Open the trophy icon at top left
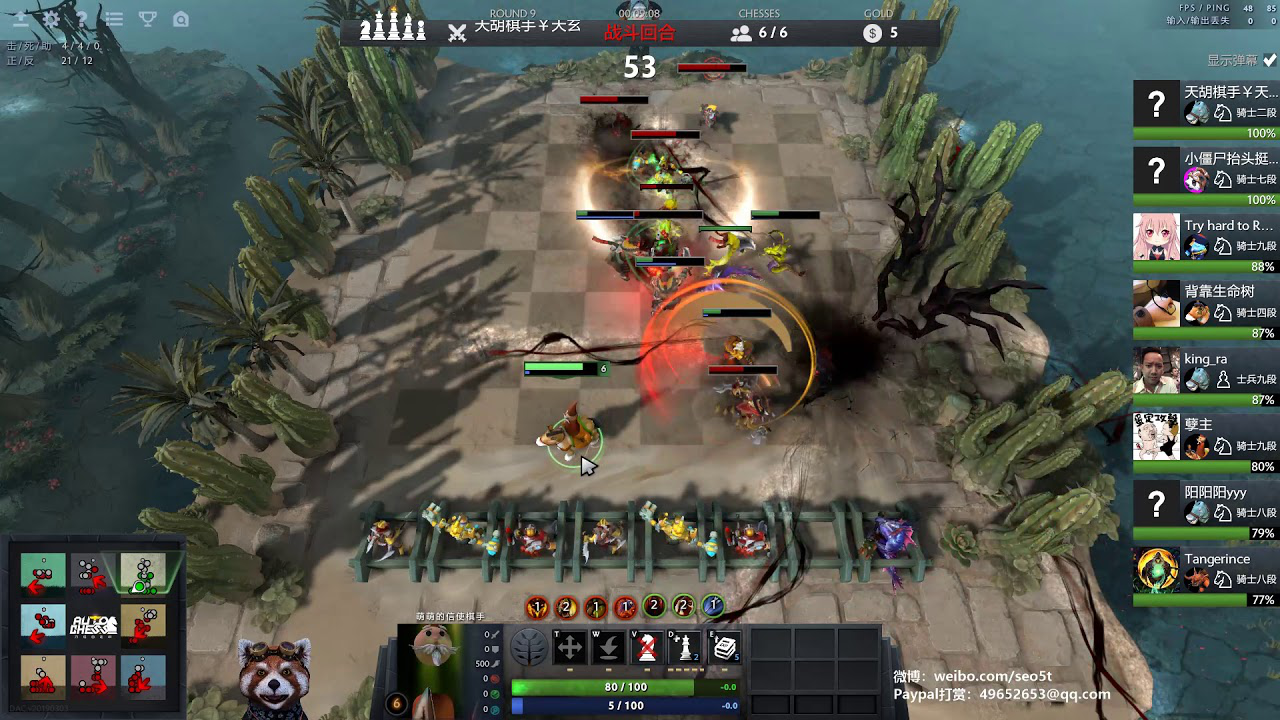This screenshot has width=1280, height=720. tap(147, 19)
